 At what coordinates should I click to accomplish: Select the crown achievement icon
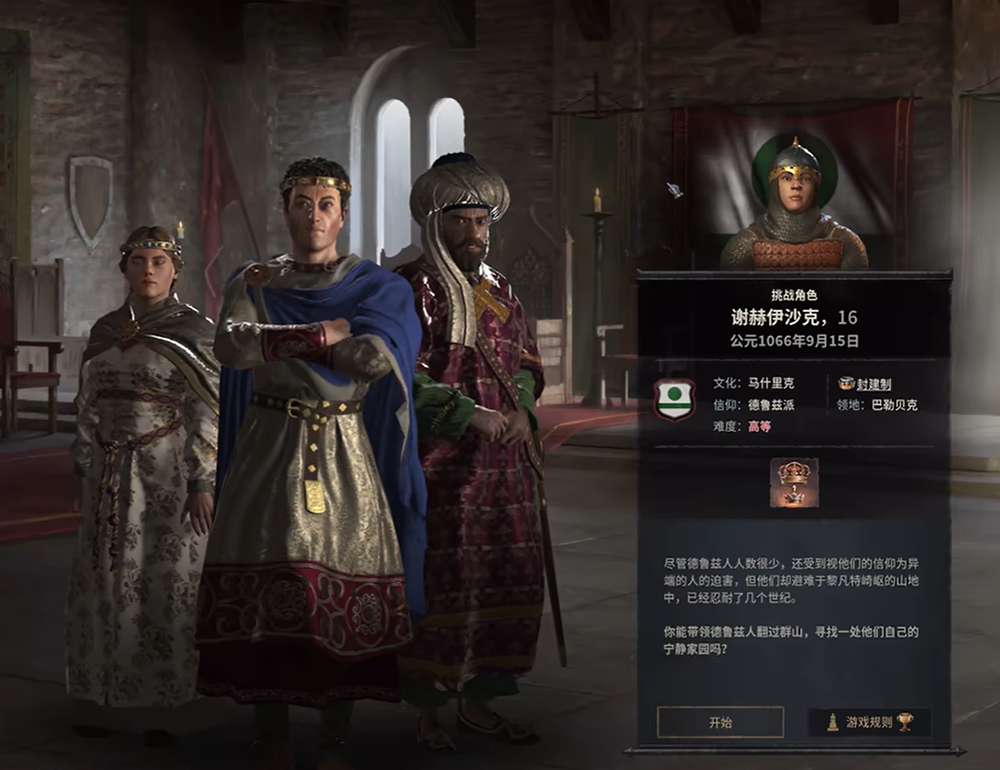[794, 483]
